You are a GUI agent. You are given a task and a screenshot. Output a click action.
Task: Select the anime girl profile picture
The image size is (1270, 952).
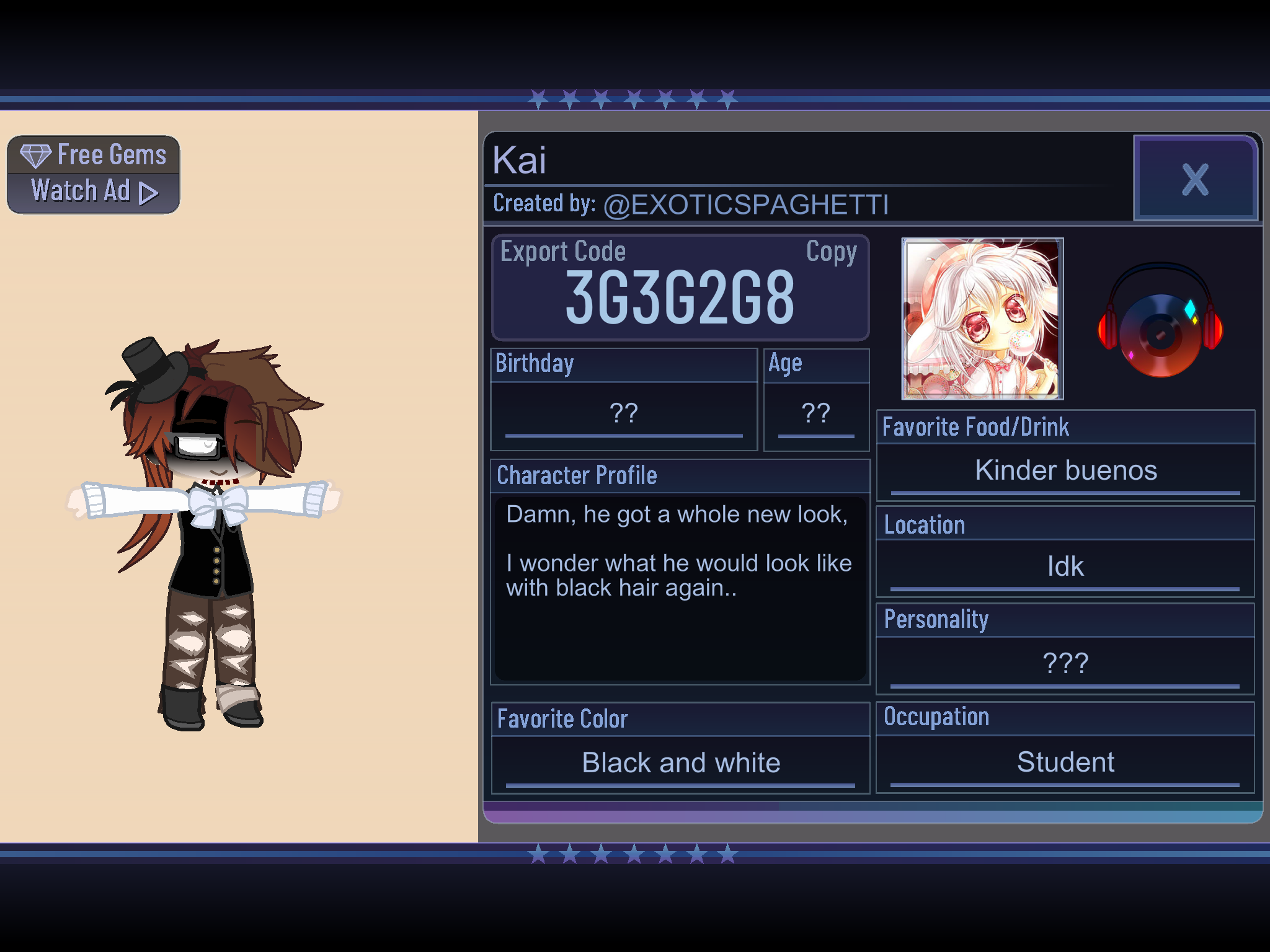(982, 319)
